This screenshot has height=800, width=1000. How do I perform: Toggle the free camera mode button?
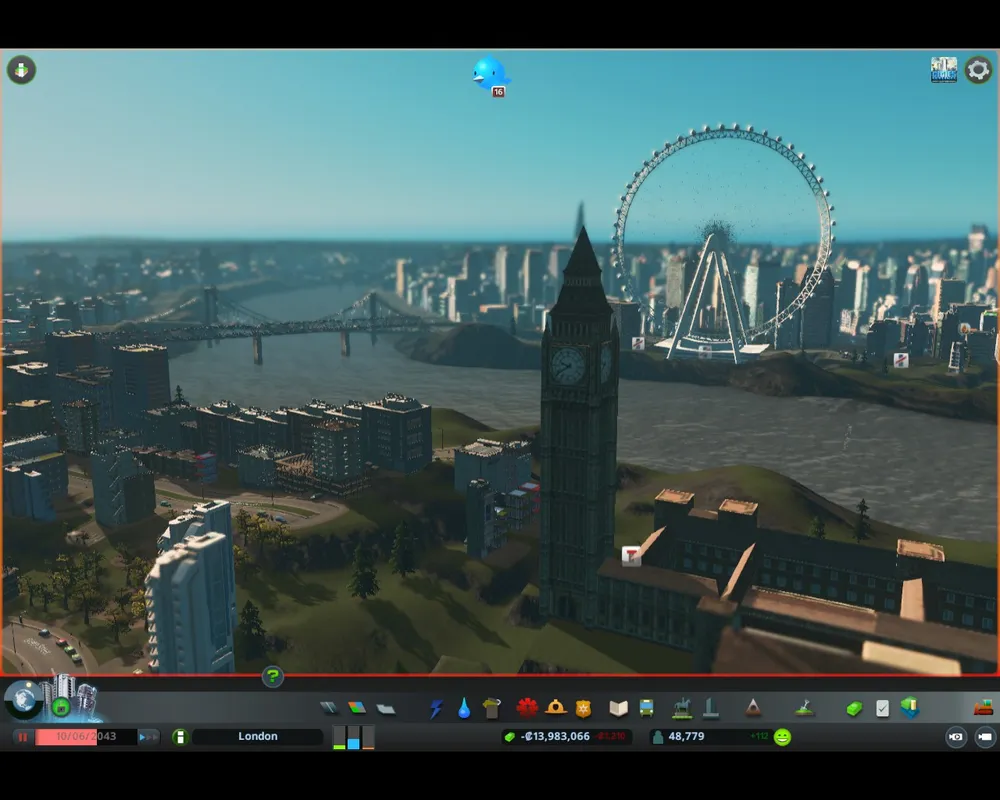coord(984,737)
